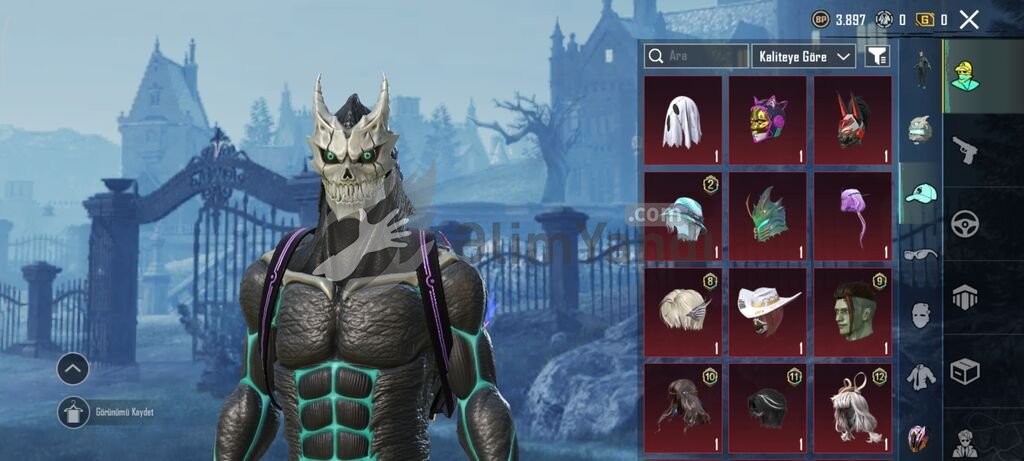Open the item filter button

click(877, 56)
